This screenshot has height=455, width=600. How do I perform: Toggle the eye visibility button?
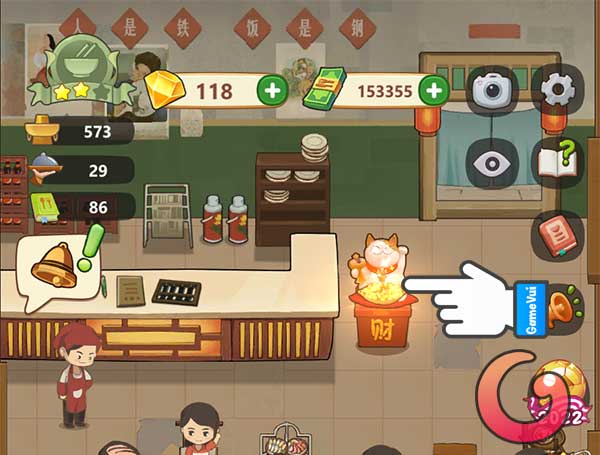point(491,162)
